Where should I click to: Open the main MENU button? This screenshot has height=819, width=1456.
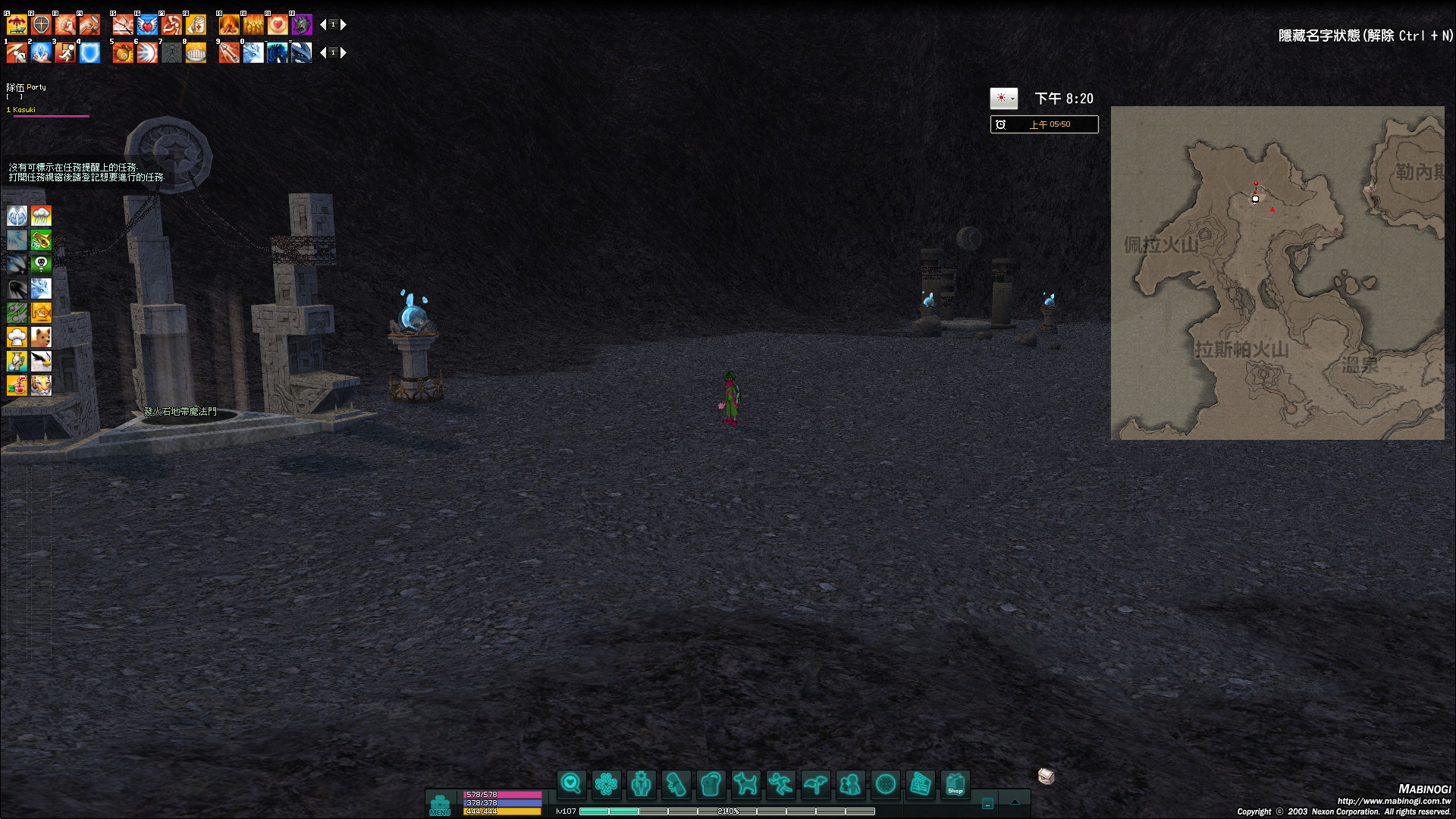coord(440,805)
